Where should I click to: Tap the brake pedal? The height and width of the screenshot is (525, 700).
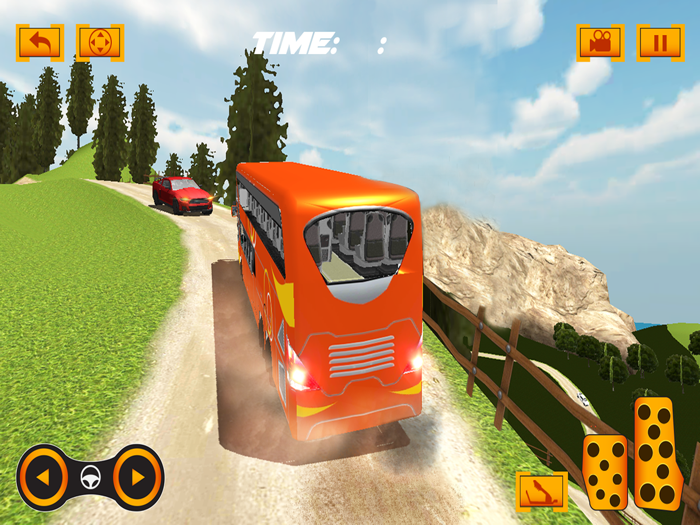tap(606, 471)
